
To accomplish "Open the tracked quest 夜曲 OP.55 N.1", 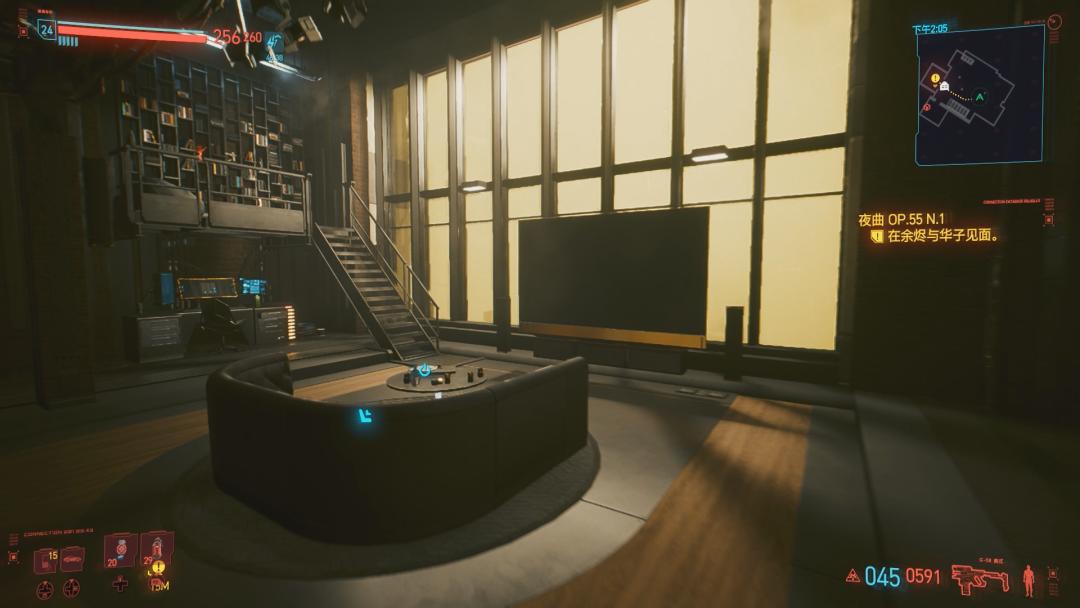I will [902, 218].
